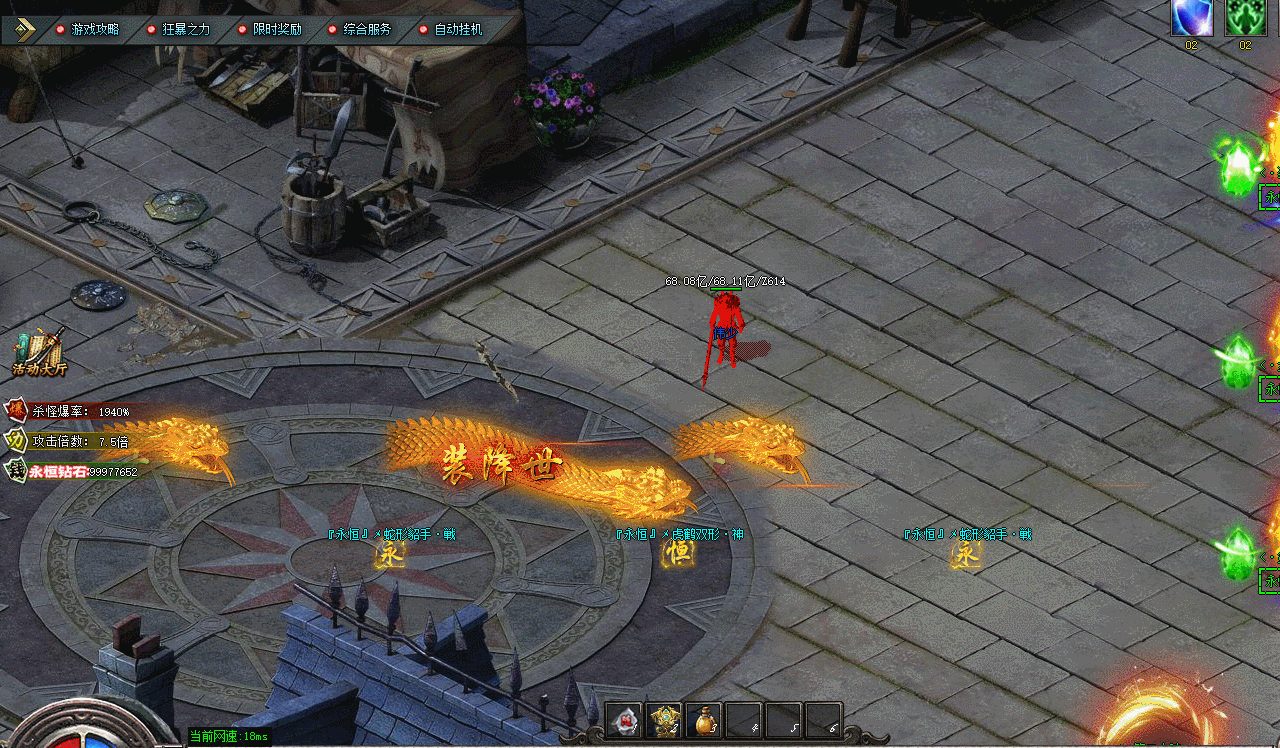Viewport: 1280px width, 748px height.
Task: Click the green figure buff icon
Action: (x=1246, y=18)
